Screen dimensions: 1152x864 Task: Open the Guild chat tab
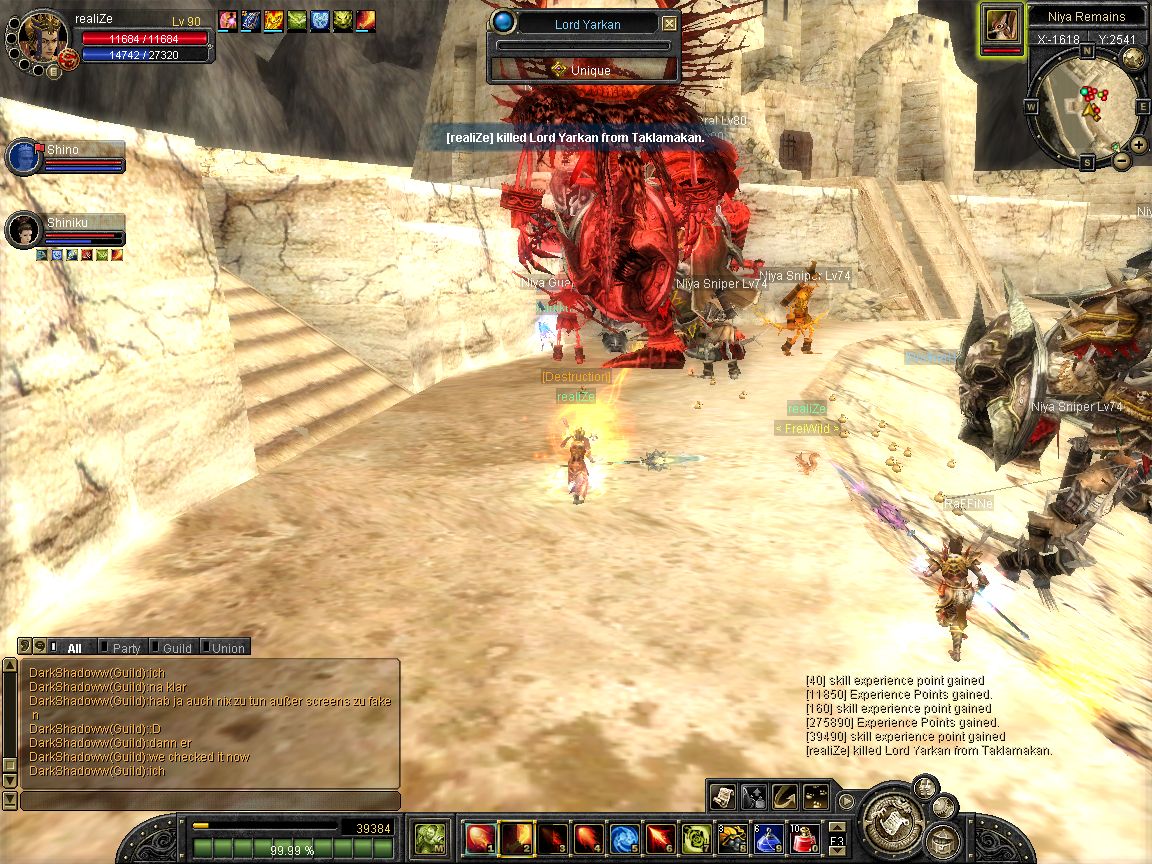tap(174, 648)
